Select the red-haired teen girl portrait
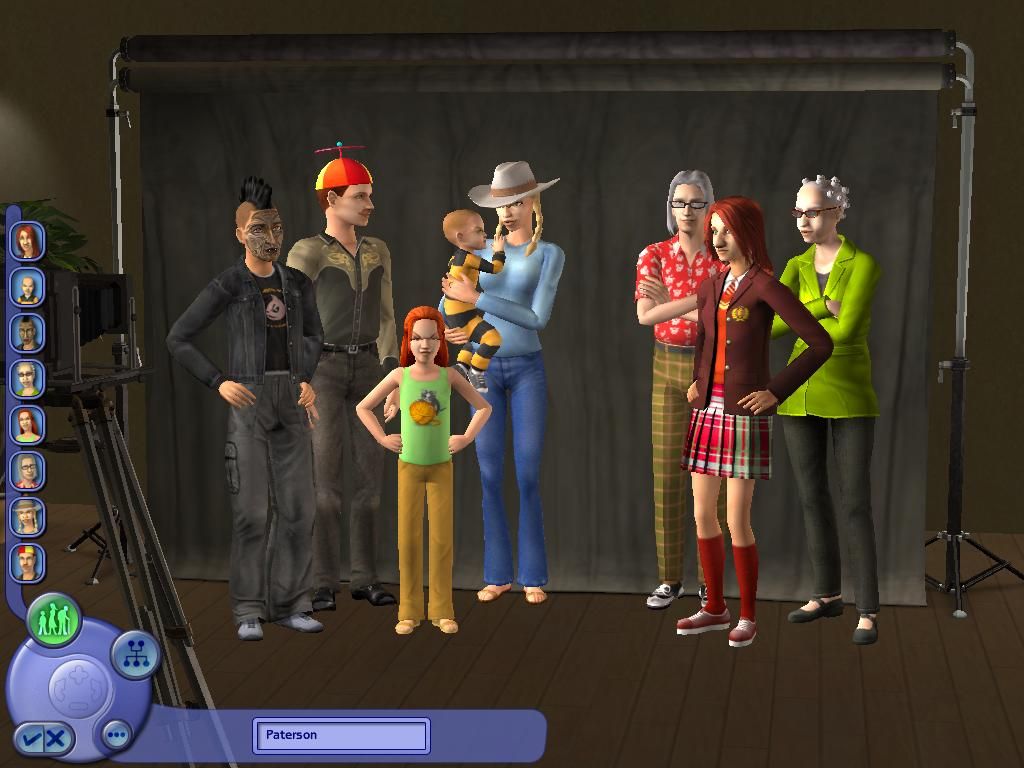Image resolution: width=1024 pixels, height=768 pixels. coord(27,241)
